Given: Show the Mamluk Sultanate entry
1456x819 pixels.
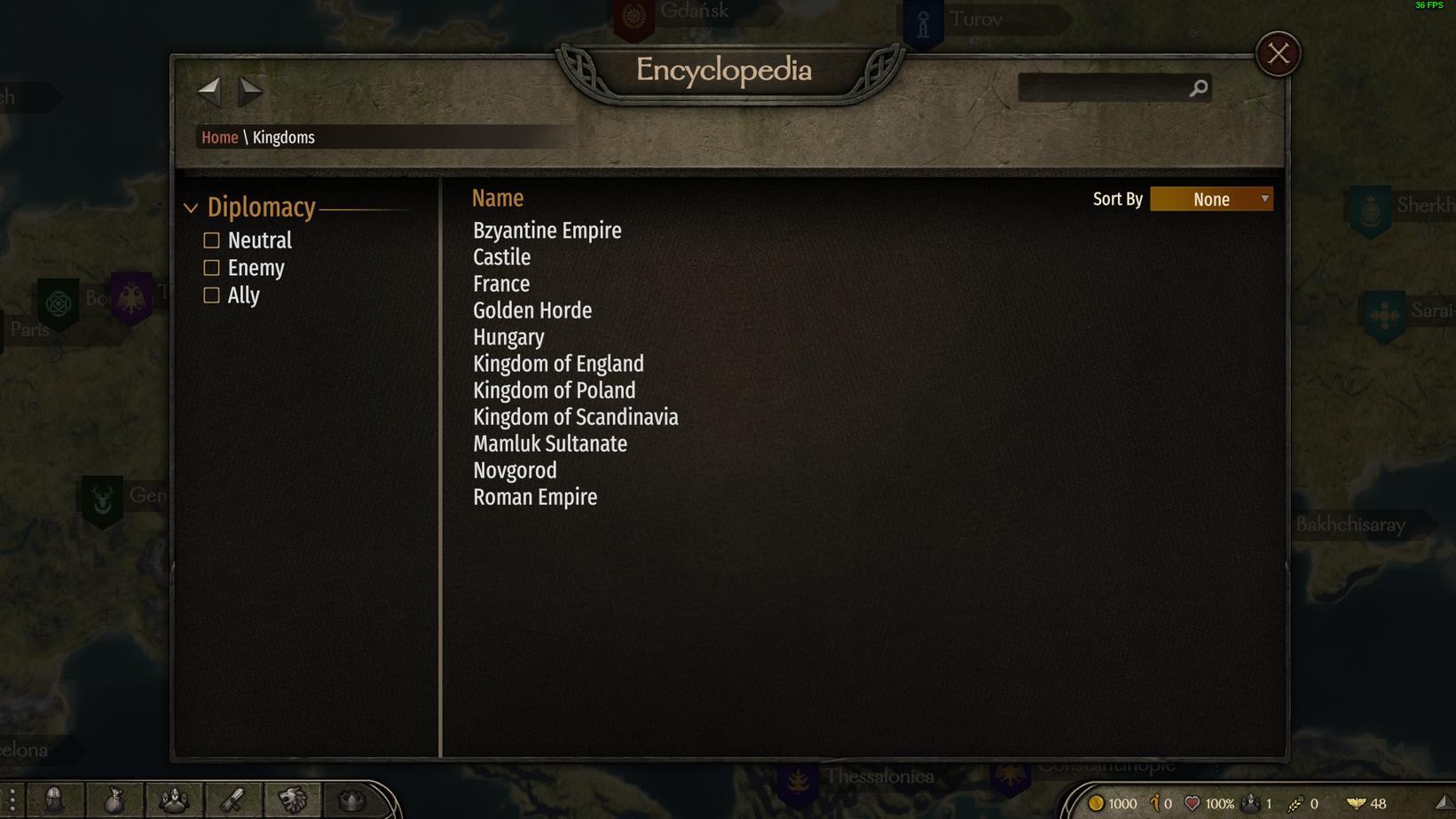Looking at the screenshot, I should coord(549,444).
